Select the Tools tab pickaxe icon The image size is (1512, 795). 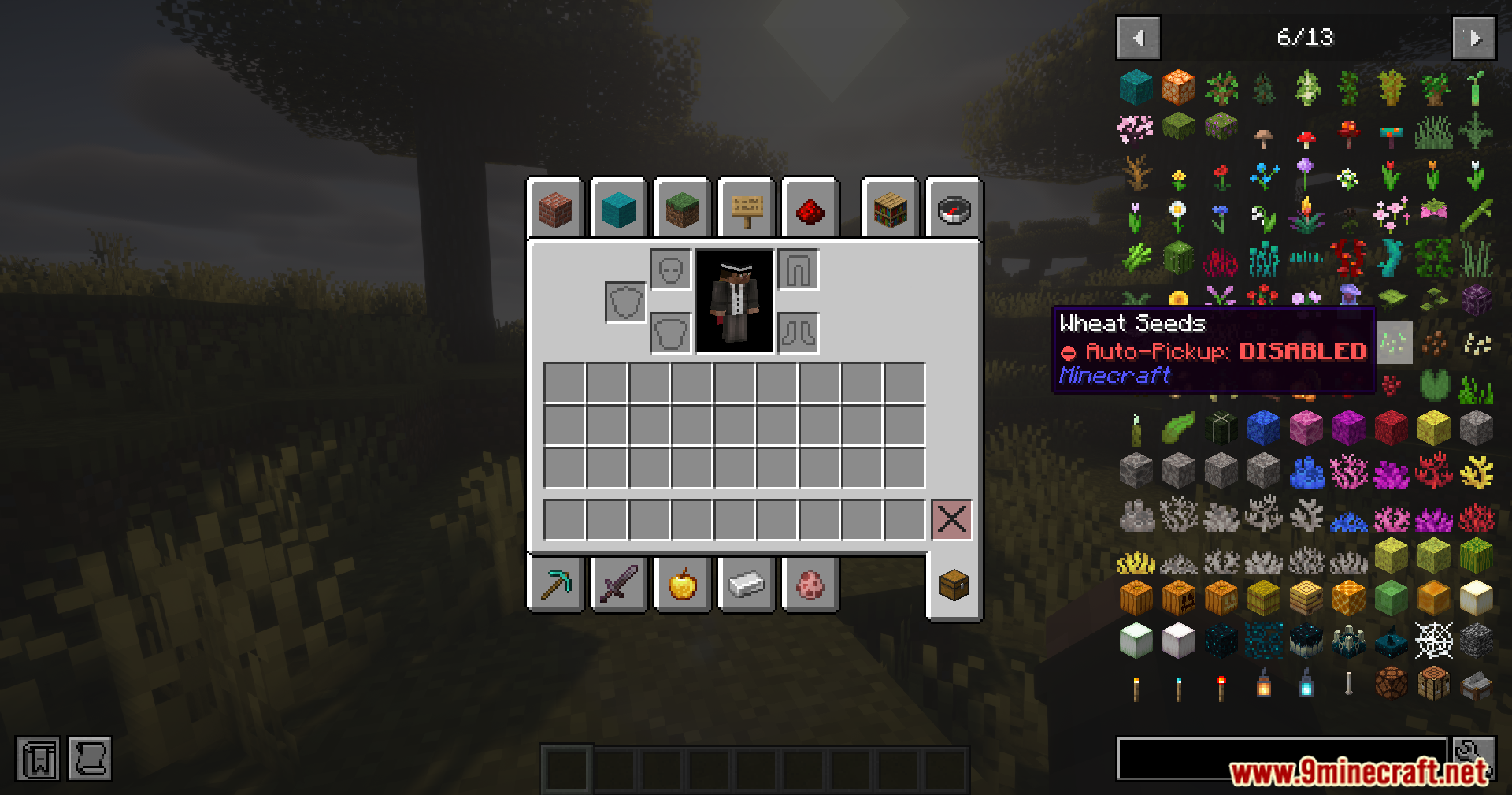(x=556, y=584)
